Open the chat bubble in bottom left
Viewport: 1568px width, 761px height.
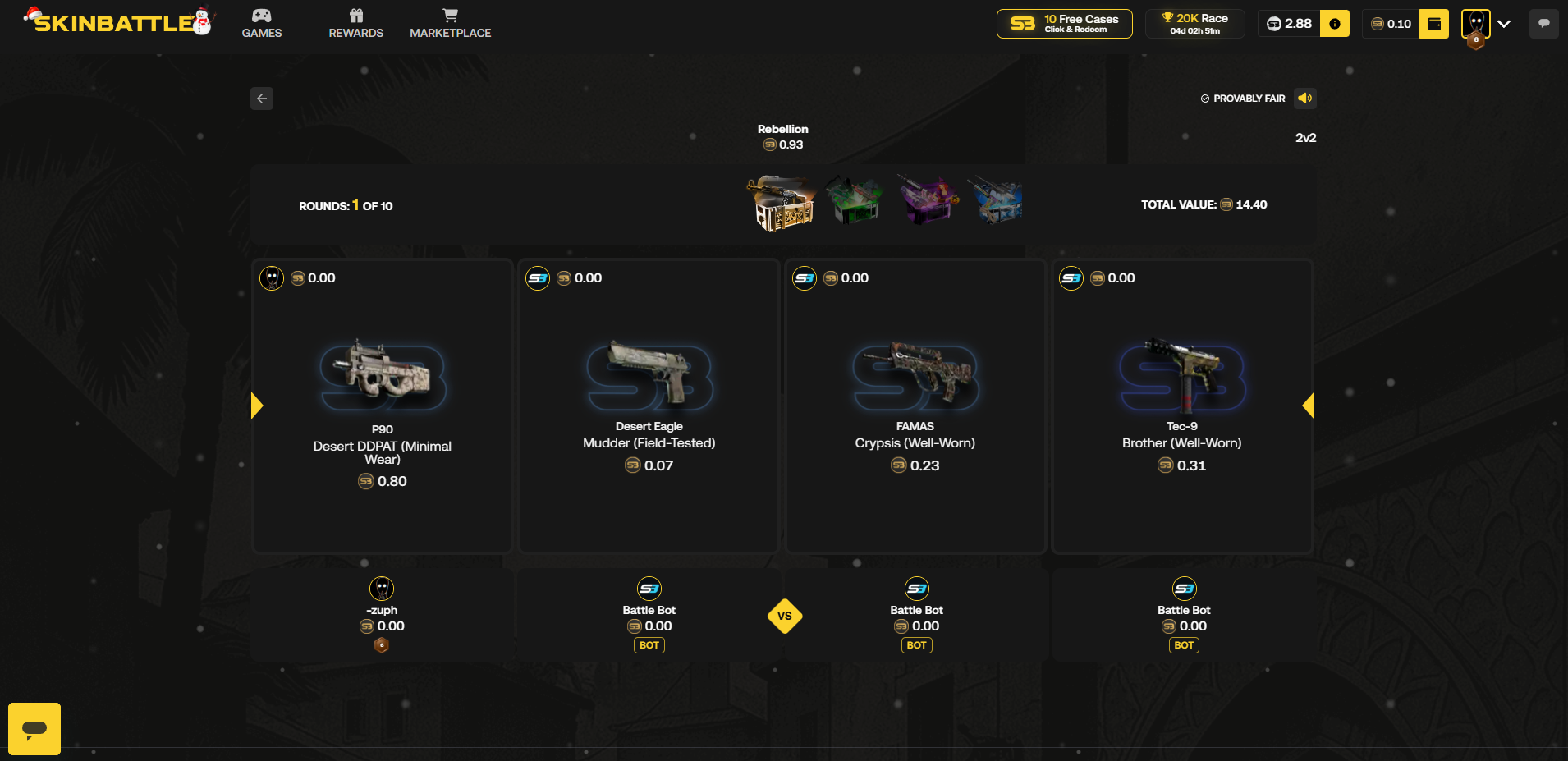34,728
